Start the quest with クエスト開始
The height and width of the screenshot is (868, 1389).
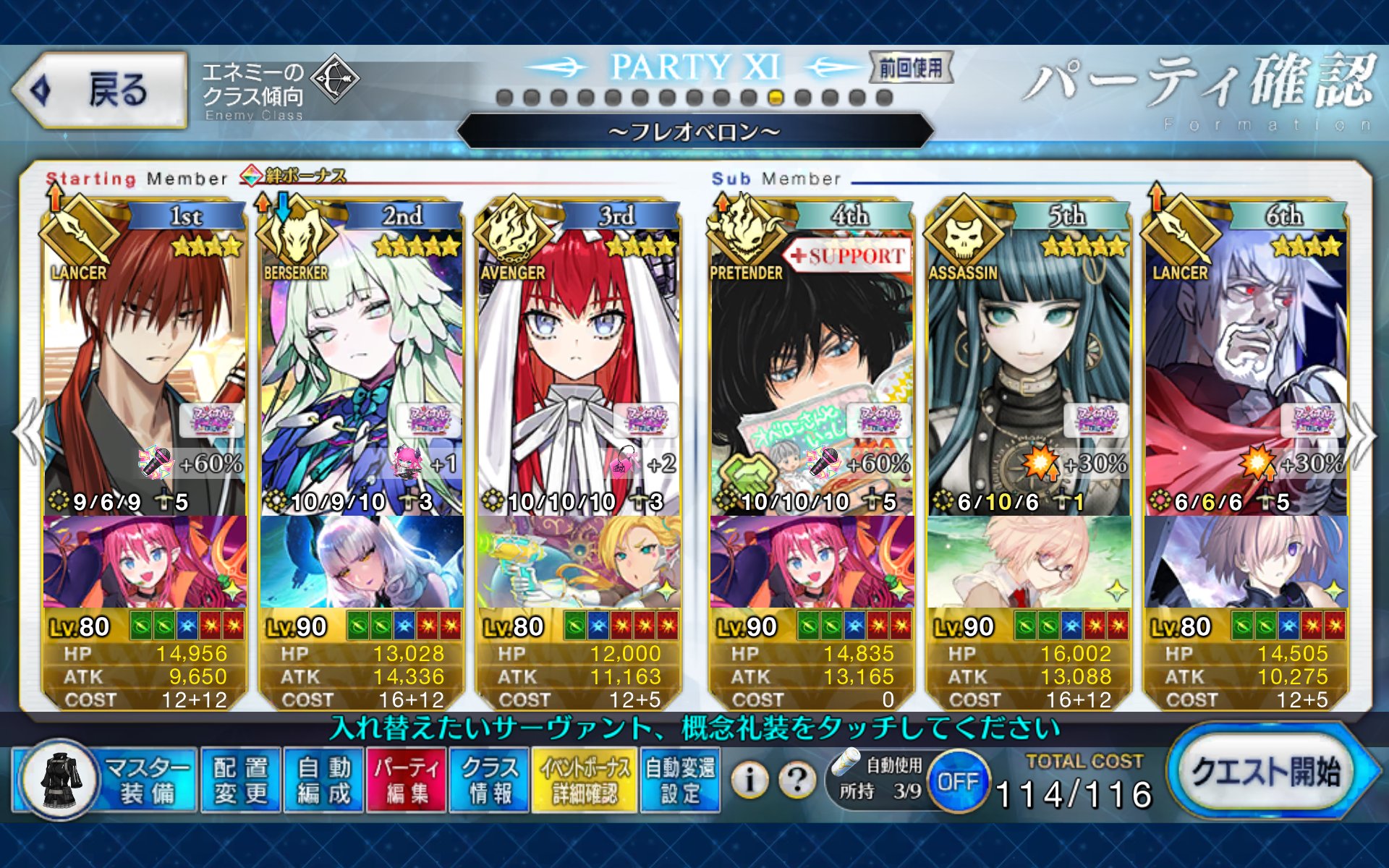(1267, 774)
